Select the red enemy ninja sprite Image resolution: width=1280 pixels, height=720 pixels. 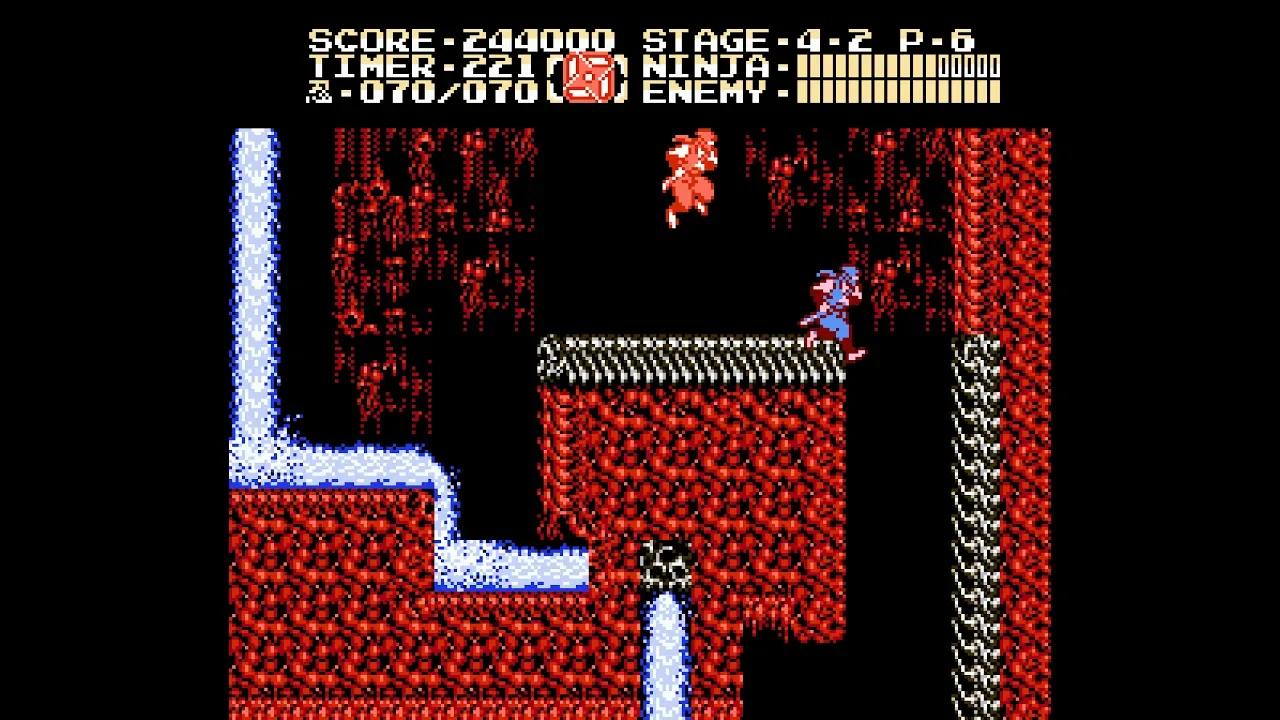[x=688, y=180]
